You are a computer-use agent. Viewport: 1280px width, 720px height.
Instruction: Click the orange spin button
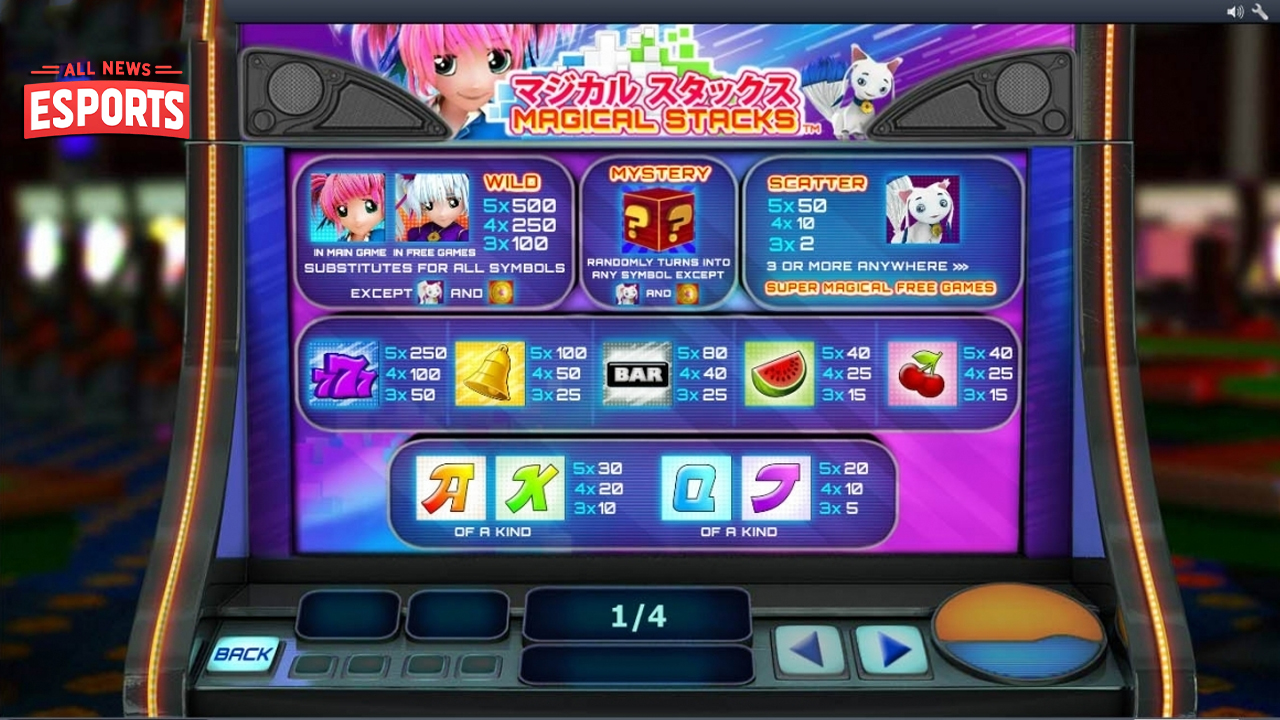pos(1019,631)
